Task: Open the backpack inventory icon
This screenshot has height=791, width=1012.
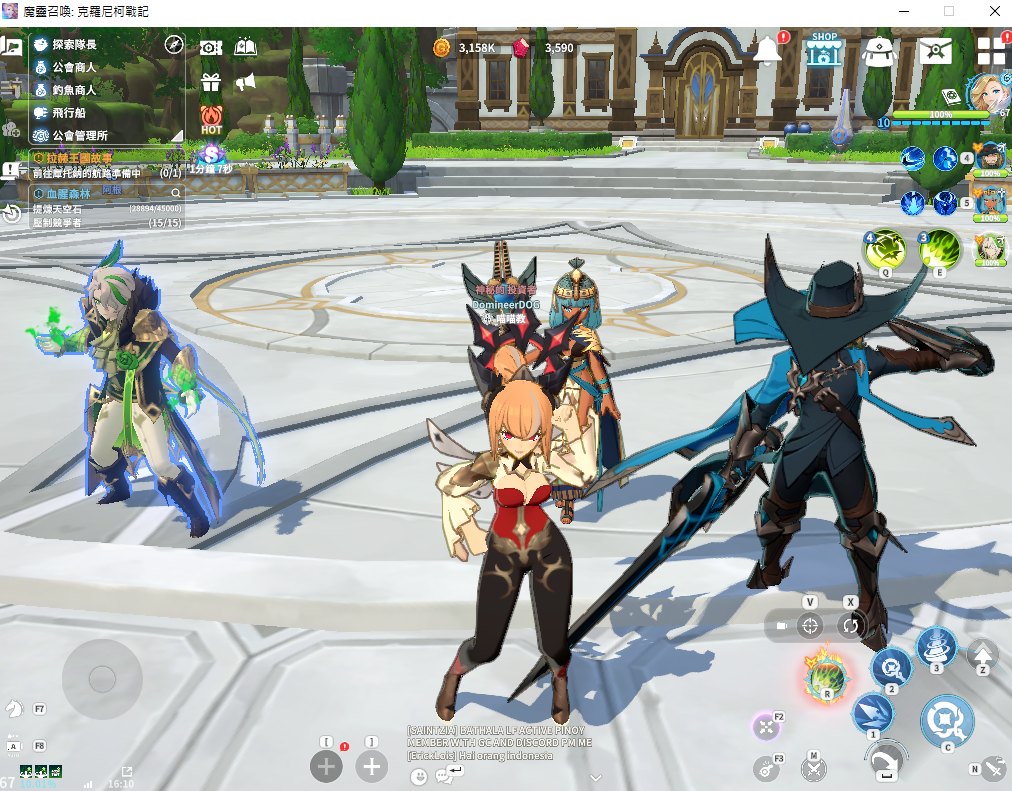Action: click(x=878, y=50)
